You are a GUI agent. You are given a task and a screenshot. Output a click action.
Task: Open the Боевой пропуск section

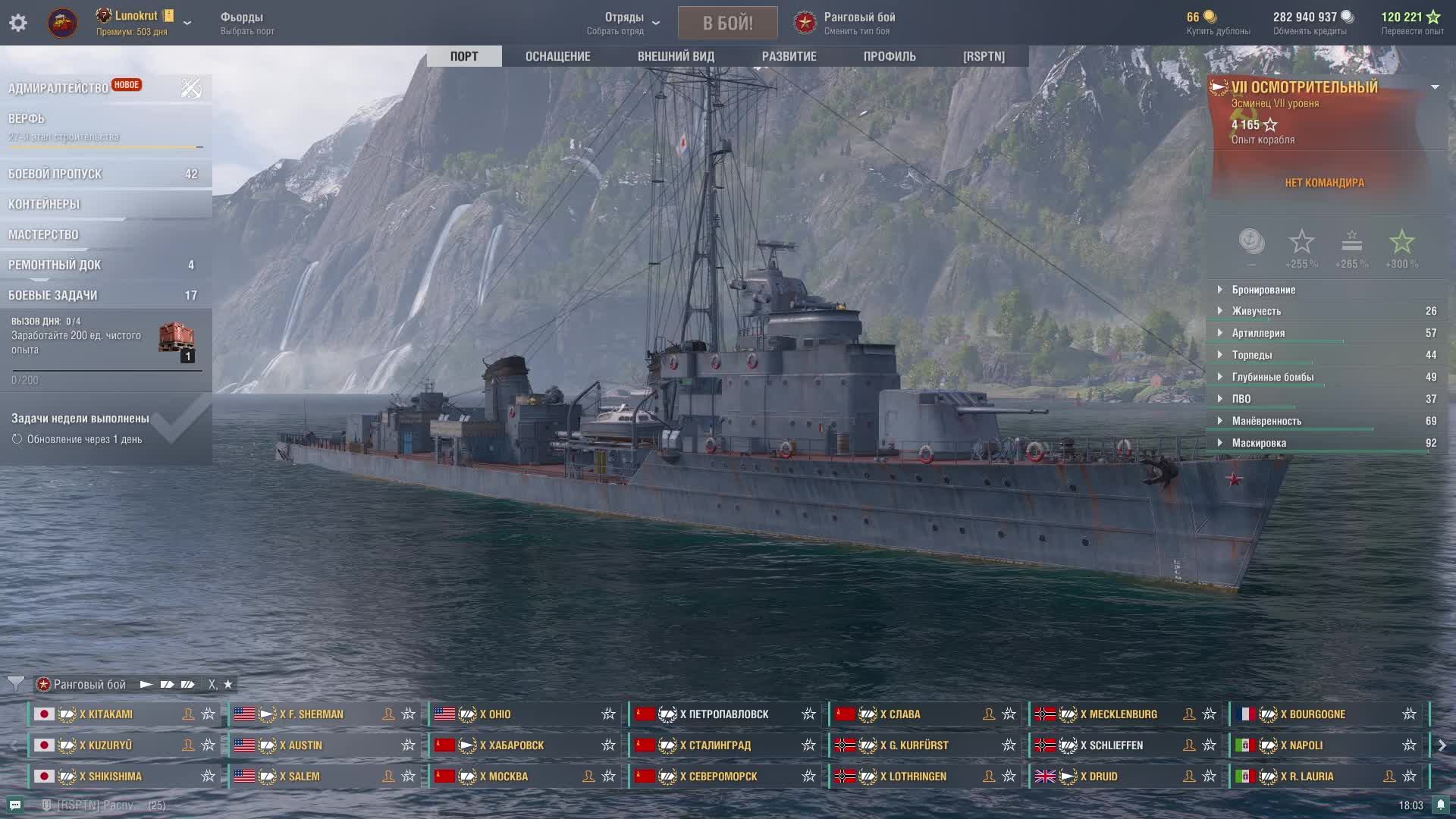(55, 174)
